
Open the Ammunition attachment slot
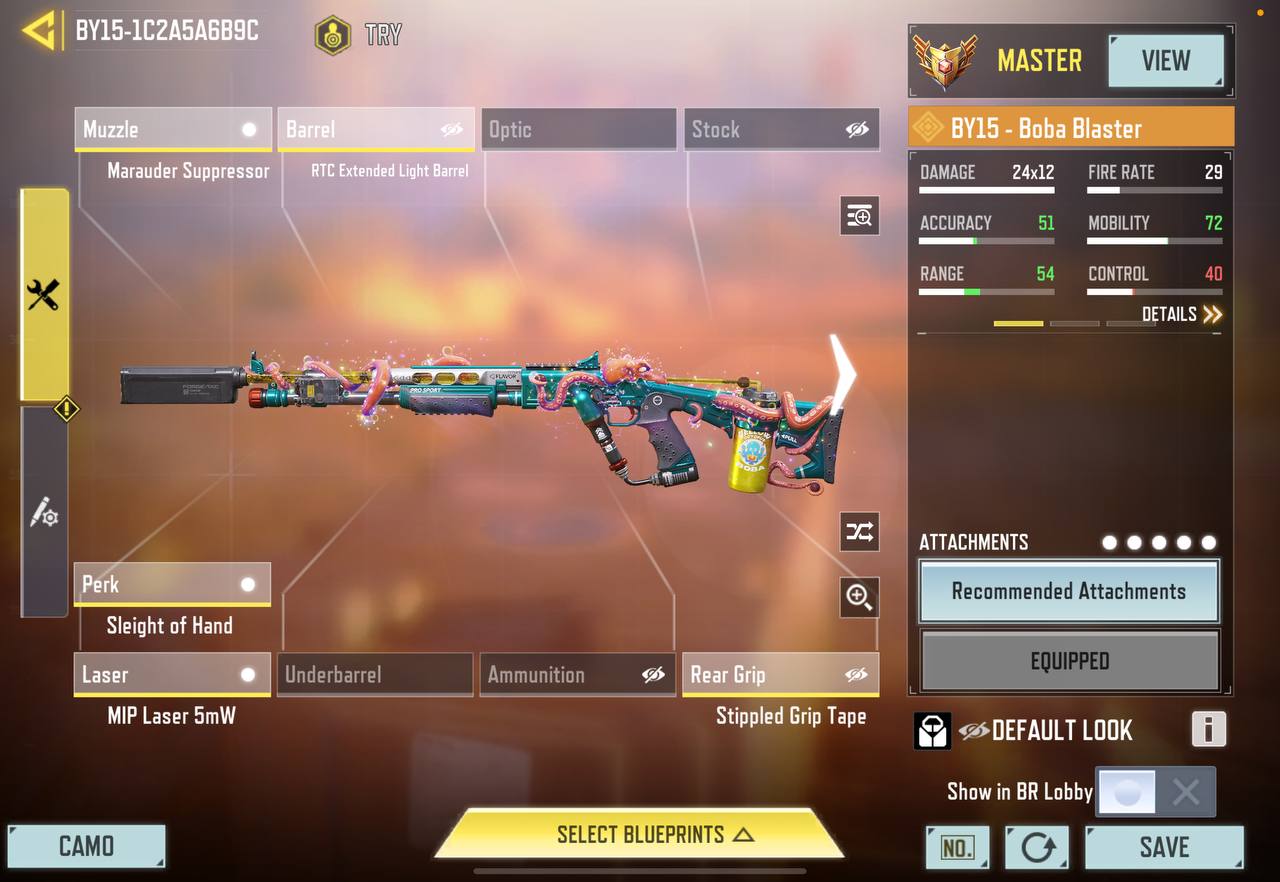(578, 675)
